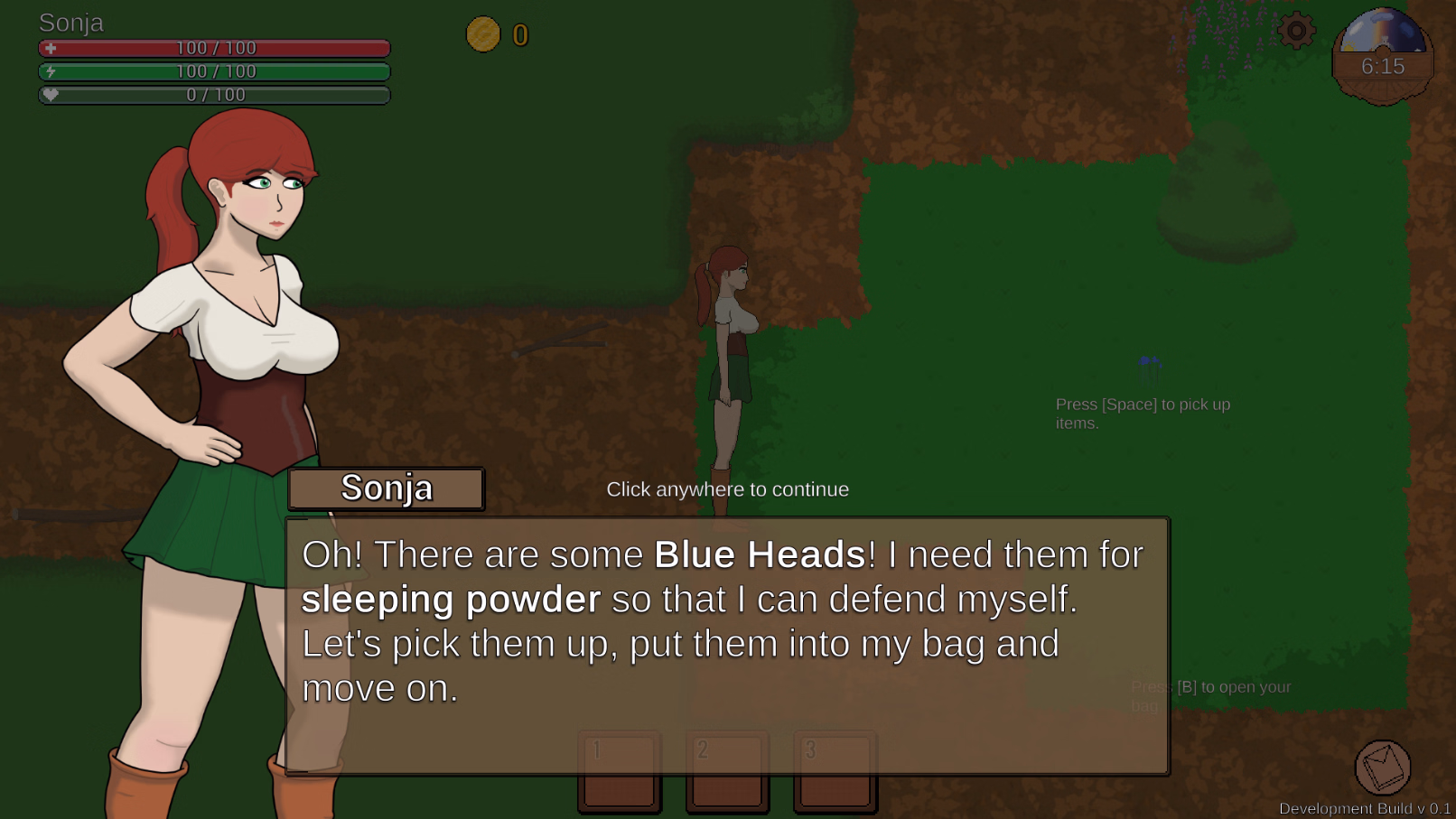Viewport: 1456px width, 819px height.
Task: Click the heart icon on the third bar
Action: [51, 94]
